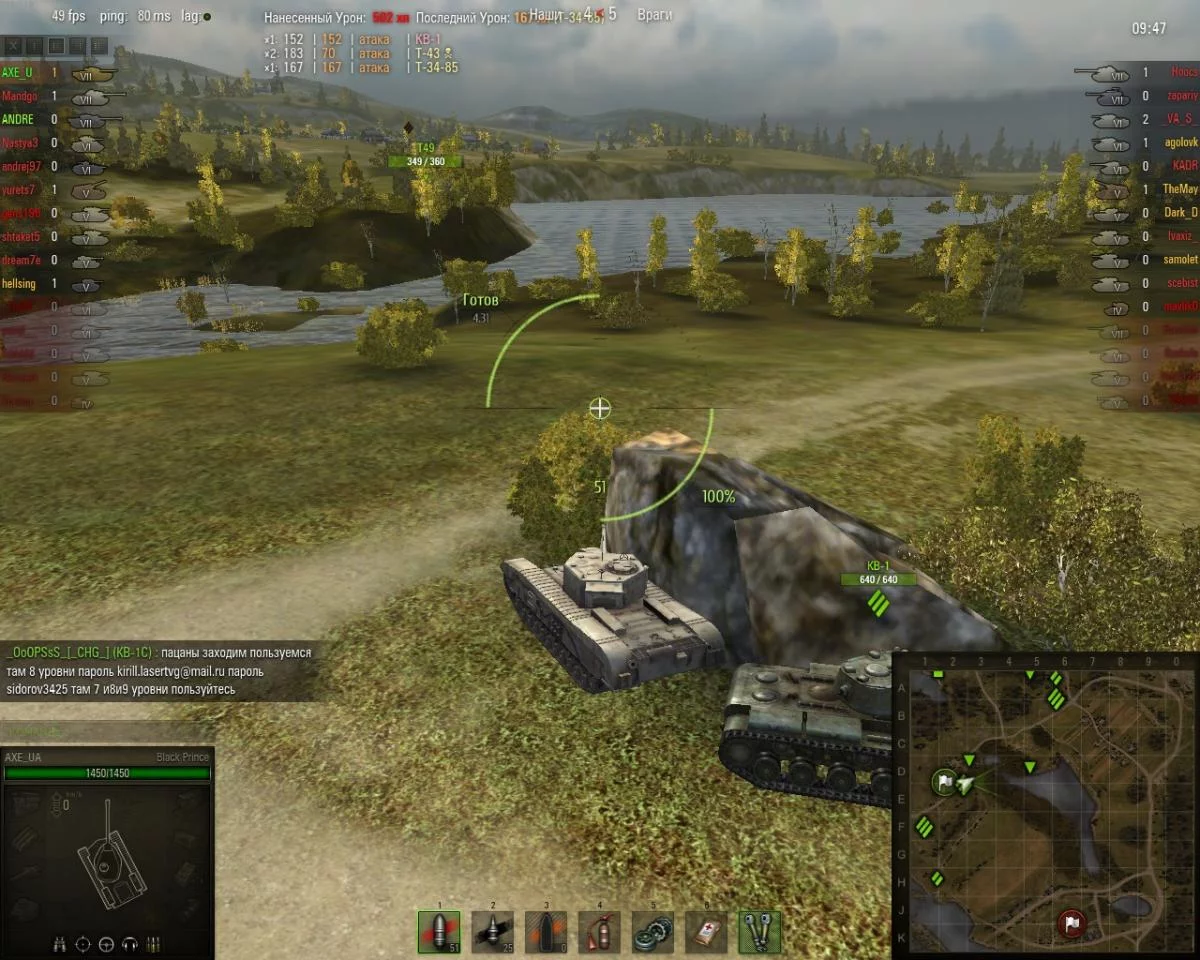Viewport: 1200px width, 960px height.
Task: Select the third shell slot showing 0 rounds
Action: (x=546, y=931)
